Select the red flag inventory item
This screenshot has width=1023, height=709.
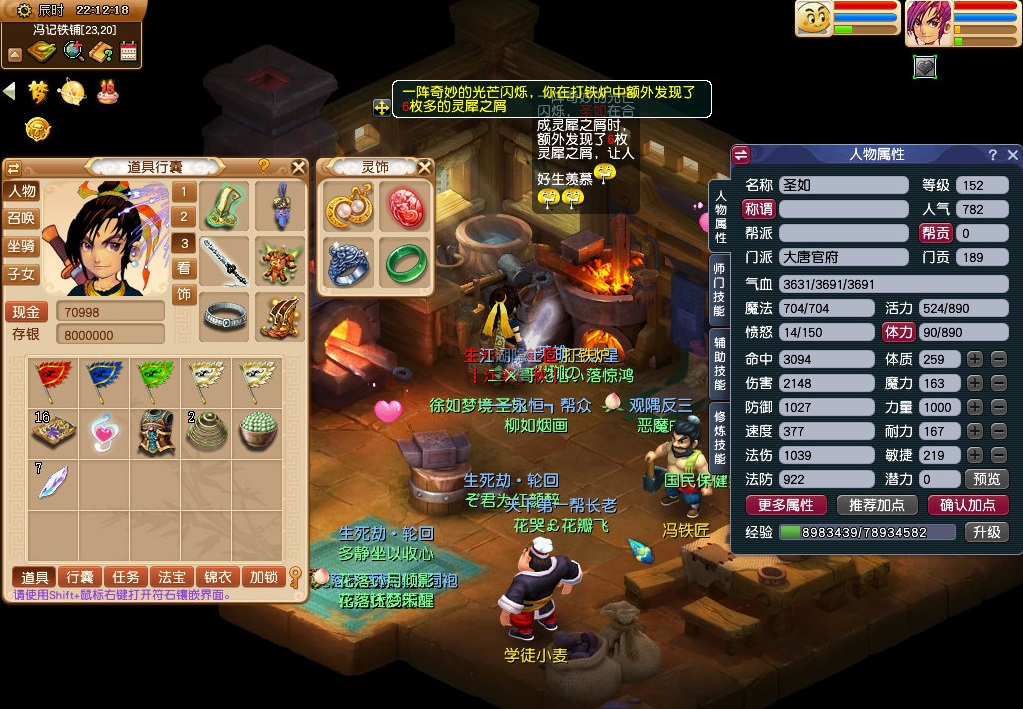[x=52, y=378]
